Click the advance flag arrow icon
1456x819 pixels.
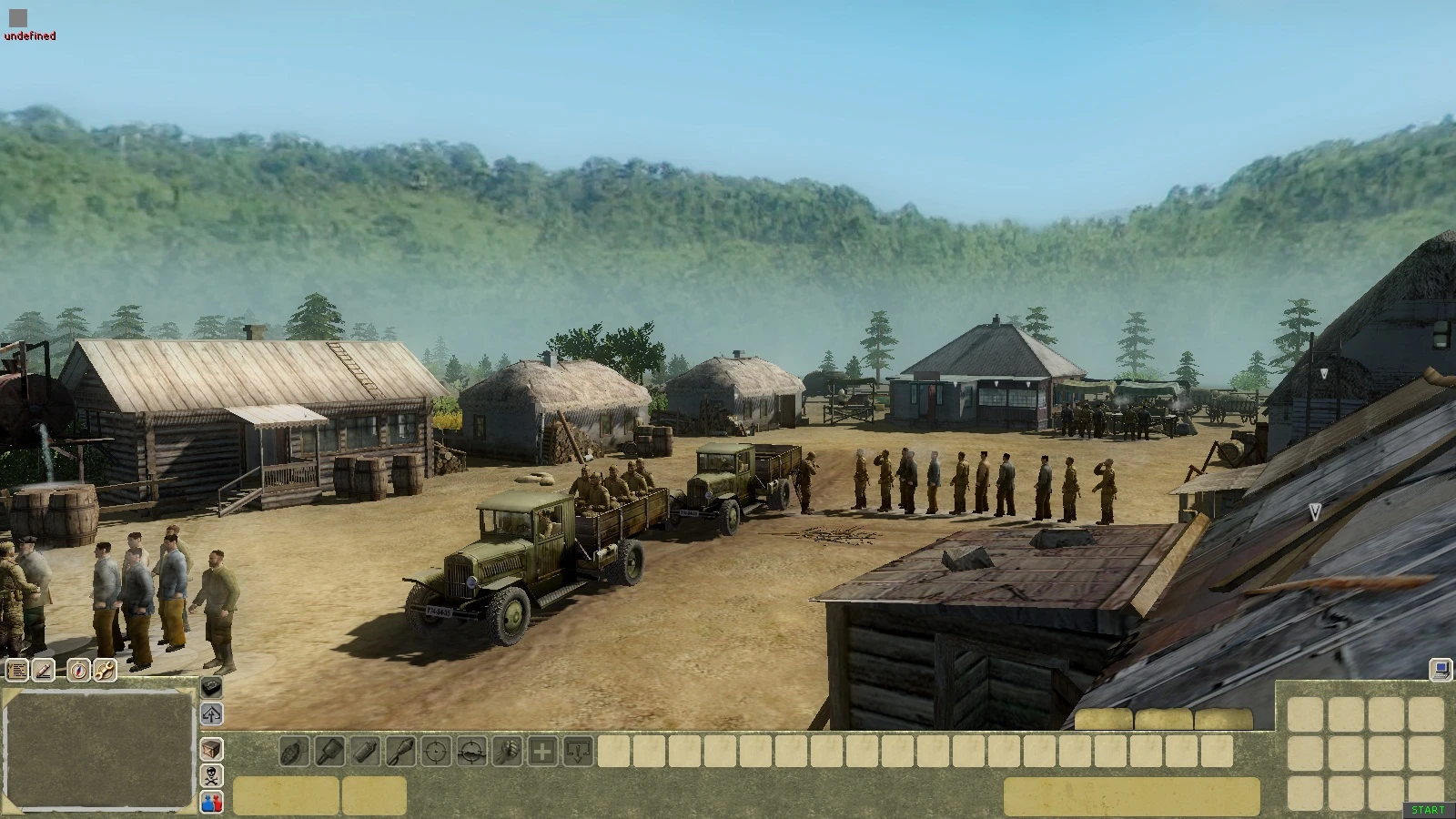click(211, 715)
